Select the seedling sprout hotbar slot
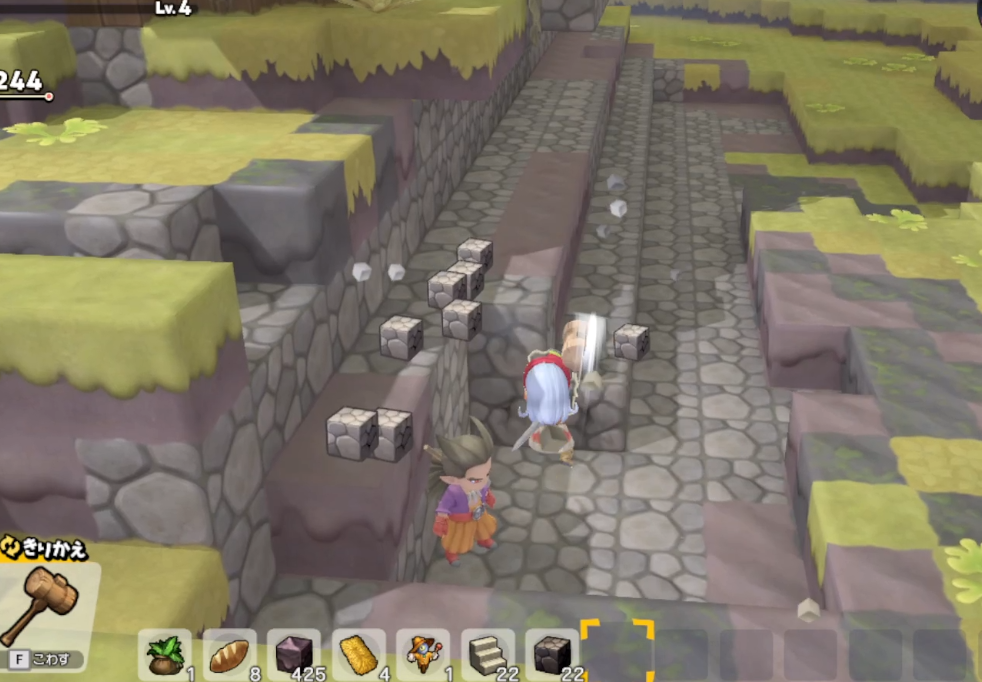Screen dimensions: 982x682 [x=165, y=655]
